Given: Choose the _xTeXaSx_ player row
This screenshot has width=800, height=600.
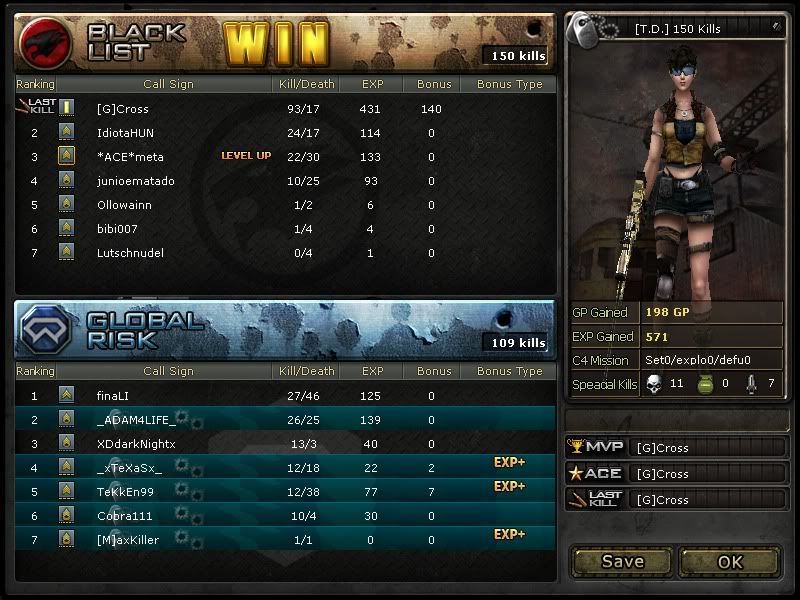Looking at the screenshot, I should point(130,468).
